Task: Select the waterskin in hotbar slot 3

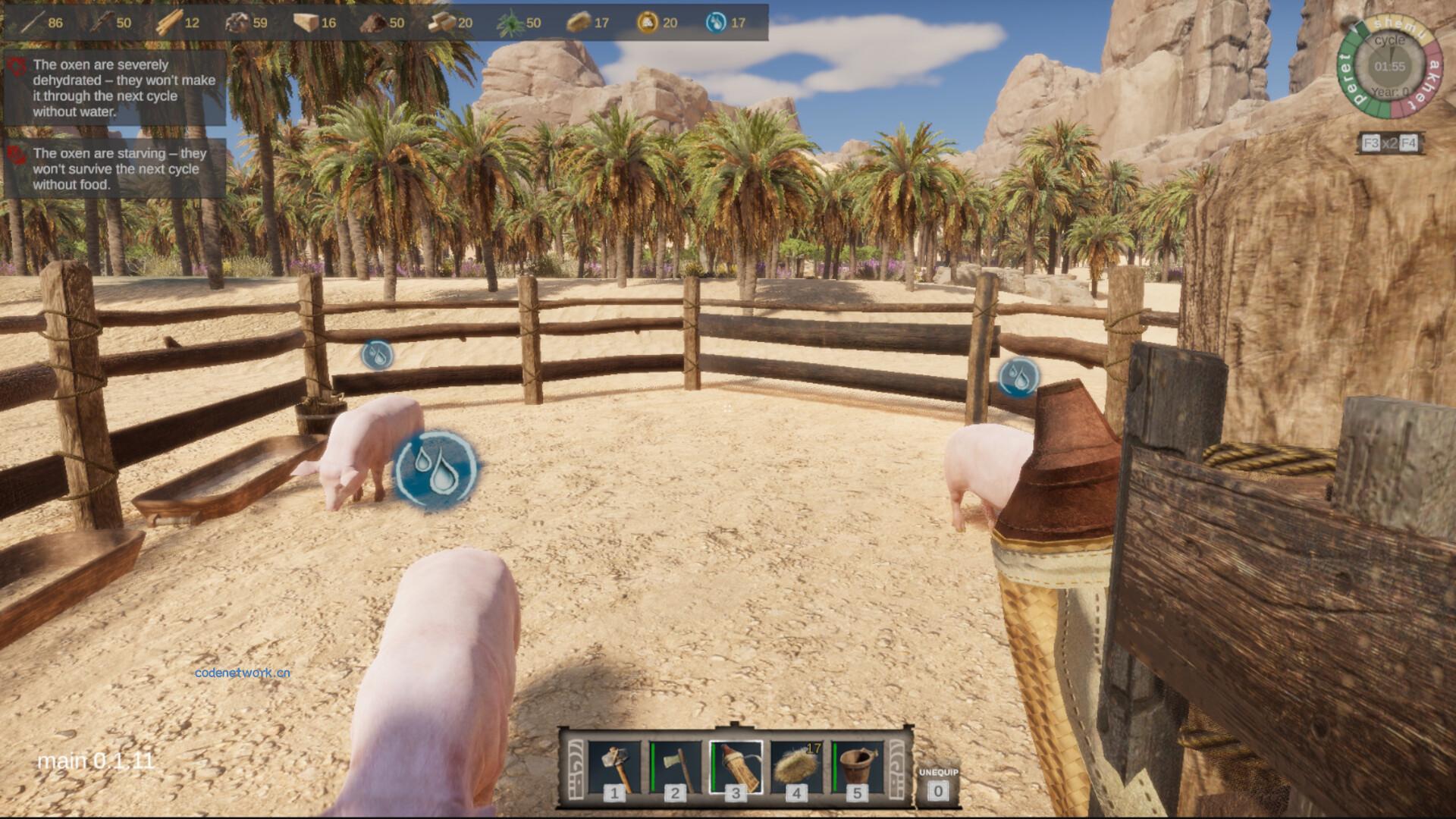Action: click(736, 767)
